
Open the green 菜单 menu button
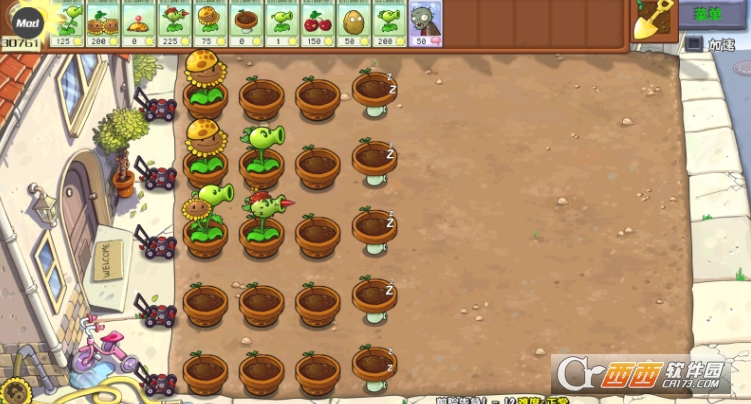[713, 14]
